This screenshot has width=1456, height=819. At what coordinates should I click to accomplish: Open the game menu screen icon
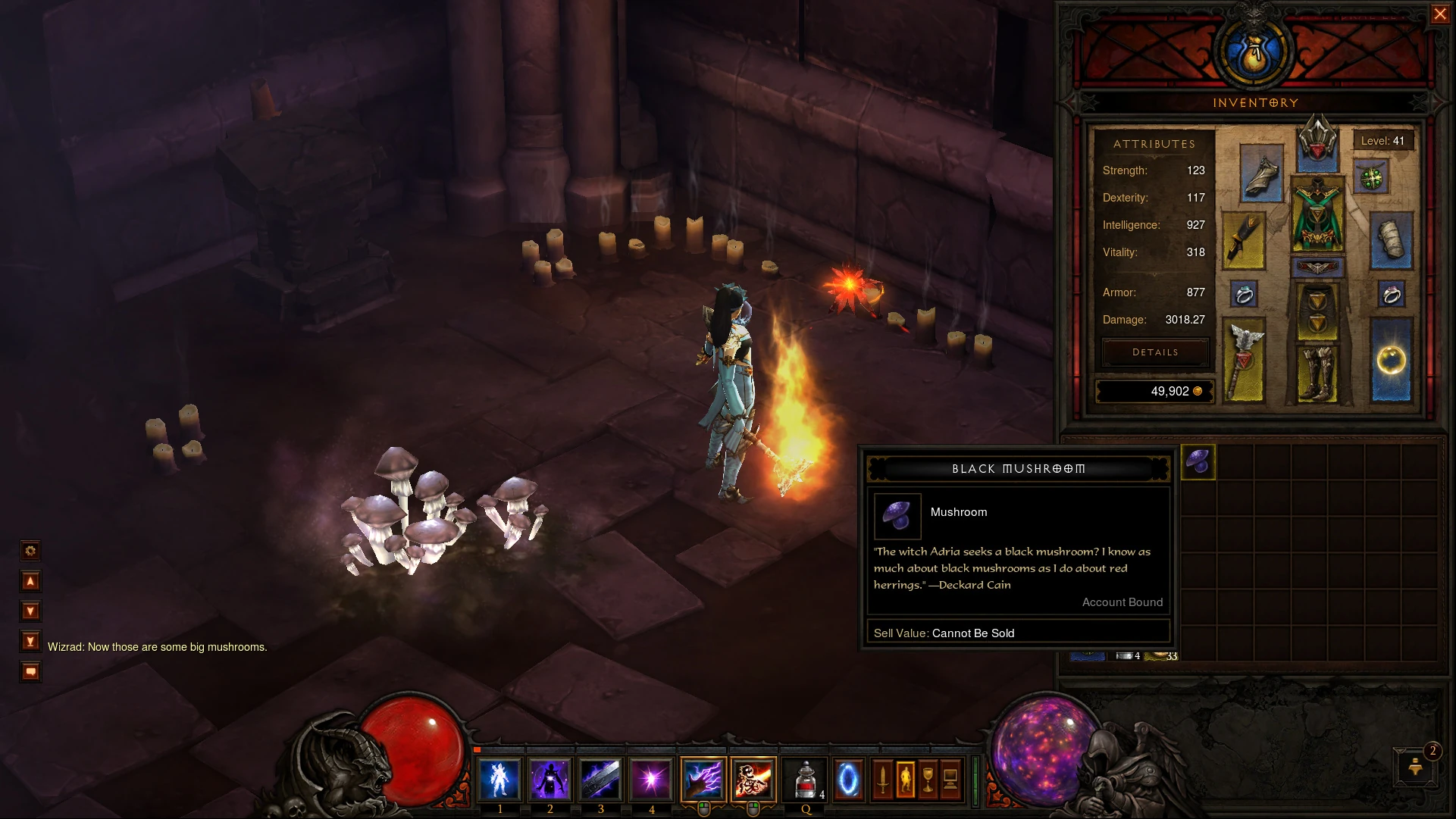[x=951, y=780]
